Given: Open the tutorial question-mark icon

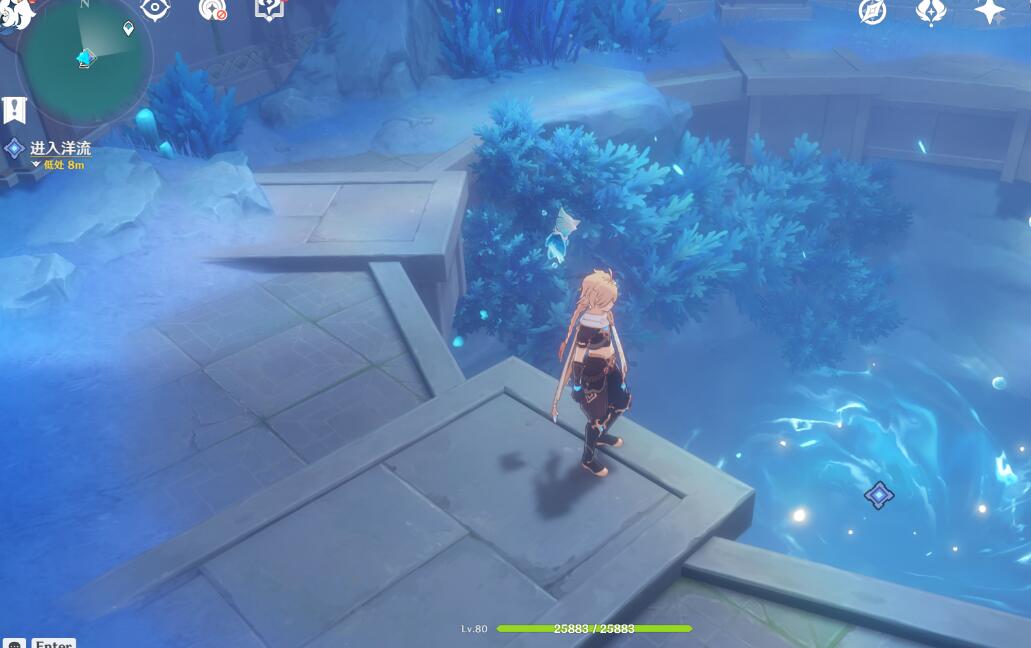Looking at the screenshot, I should pyautogui.click(x=269, y=9).
